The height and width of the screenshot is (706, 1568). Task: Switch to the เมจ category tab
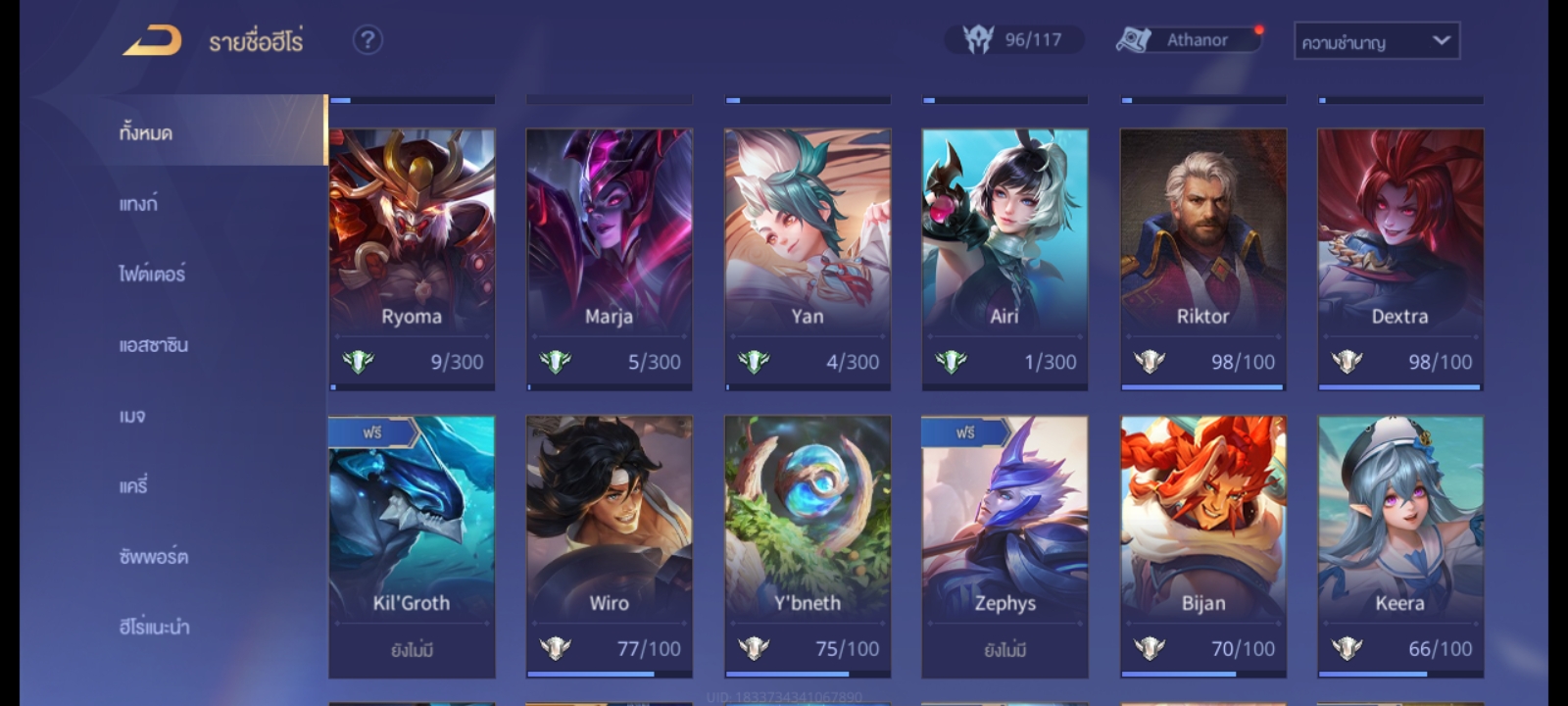[x=132, y=416]
